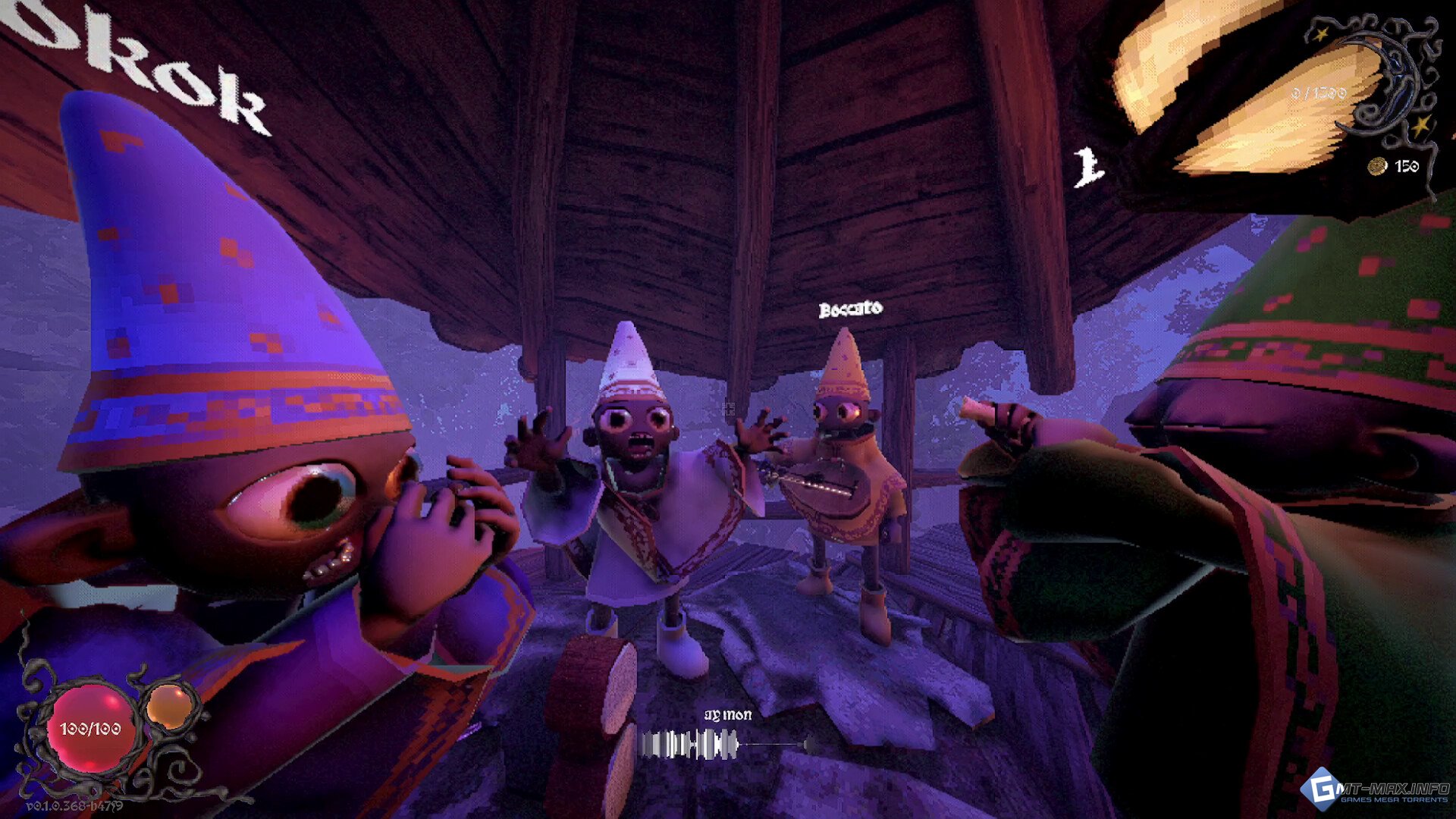This screenshot has width=1456, height=819.
Task: Open the GMT-MAX.INFO watermark logo
Action: click(x=1375, y=789)
